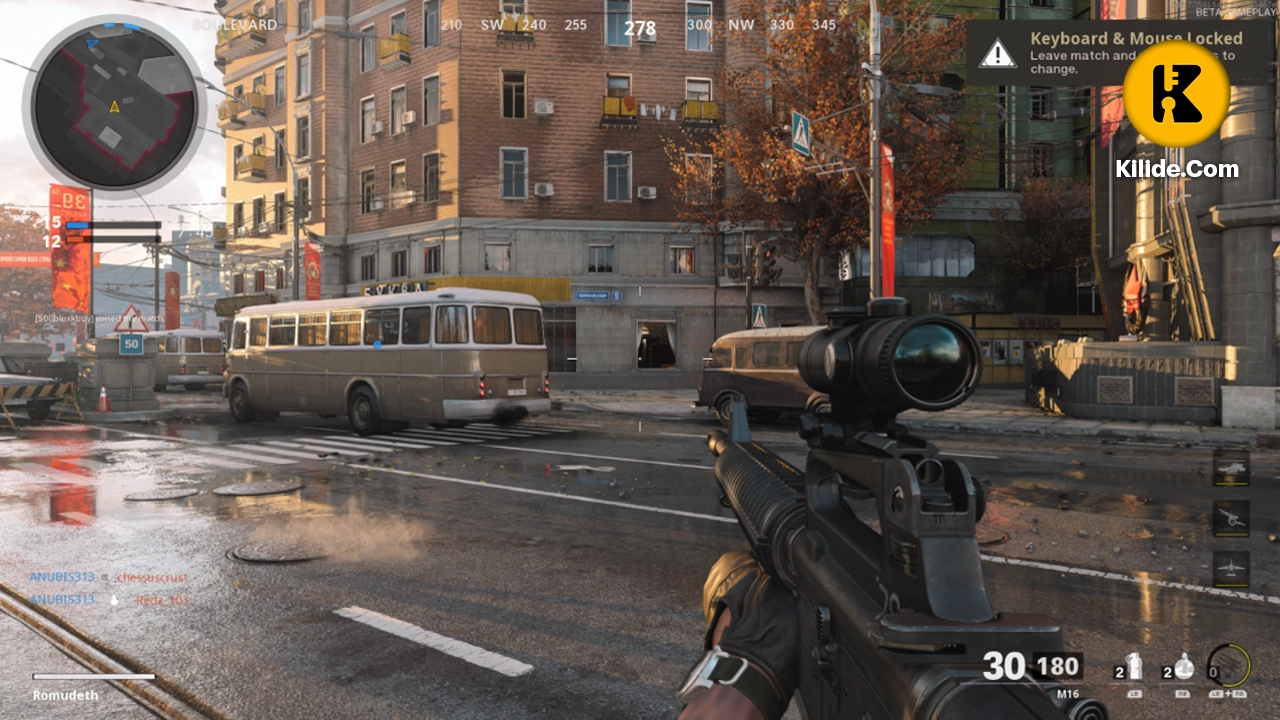Click the RC-XD scorestreak icon
Viewport: 1280px width, 720px height.
coord(1230,468)
